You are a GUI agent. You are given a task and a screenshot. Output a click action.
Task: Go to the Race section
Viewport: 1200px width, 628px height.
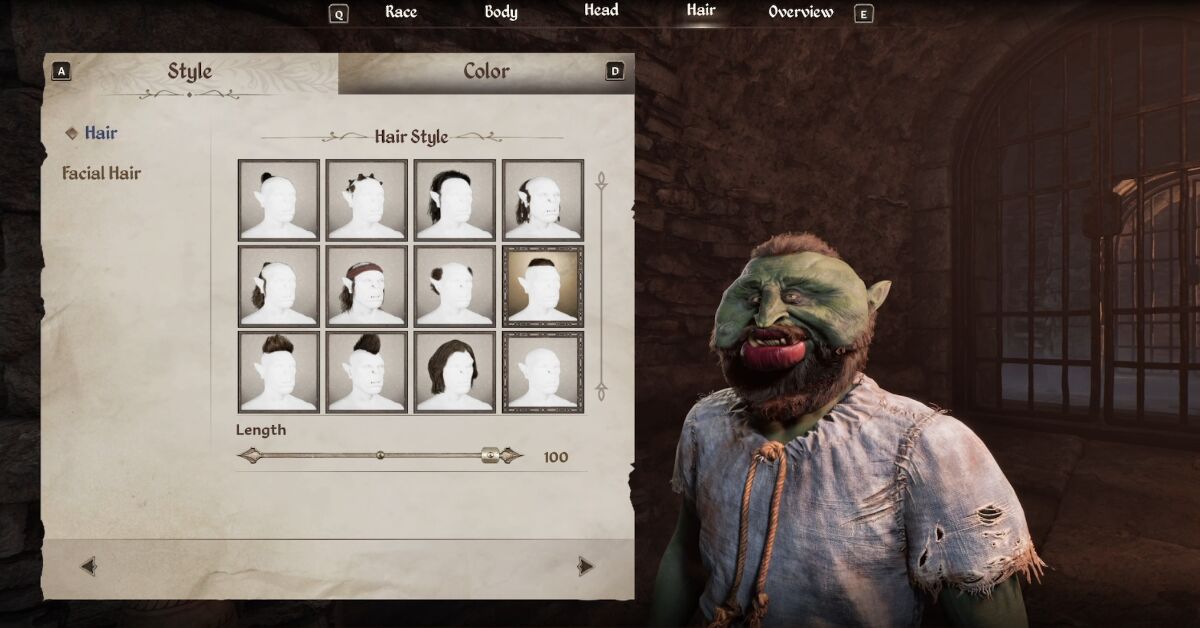pos(401,12)
